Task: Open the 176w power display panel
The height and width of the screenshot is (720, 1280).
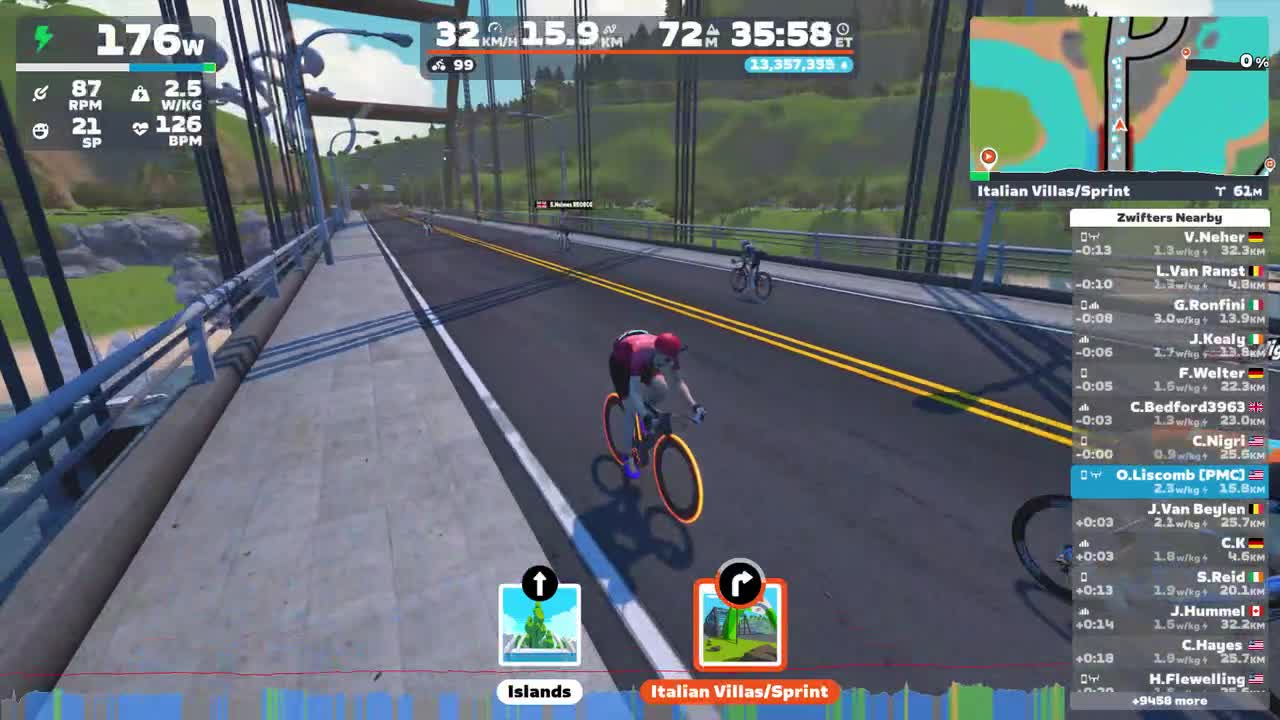Action: [115, 42]
